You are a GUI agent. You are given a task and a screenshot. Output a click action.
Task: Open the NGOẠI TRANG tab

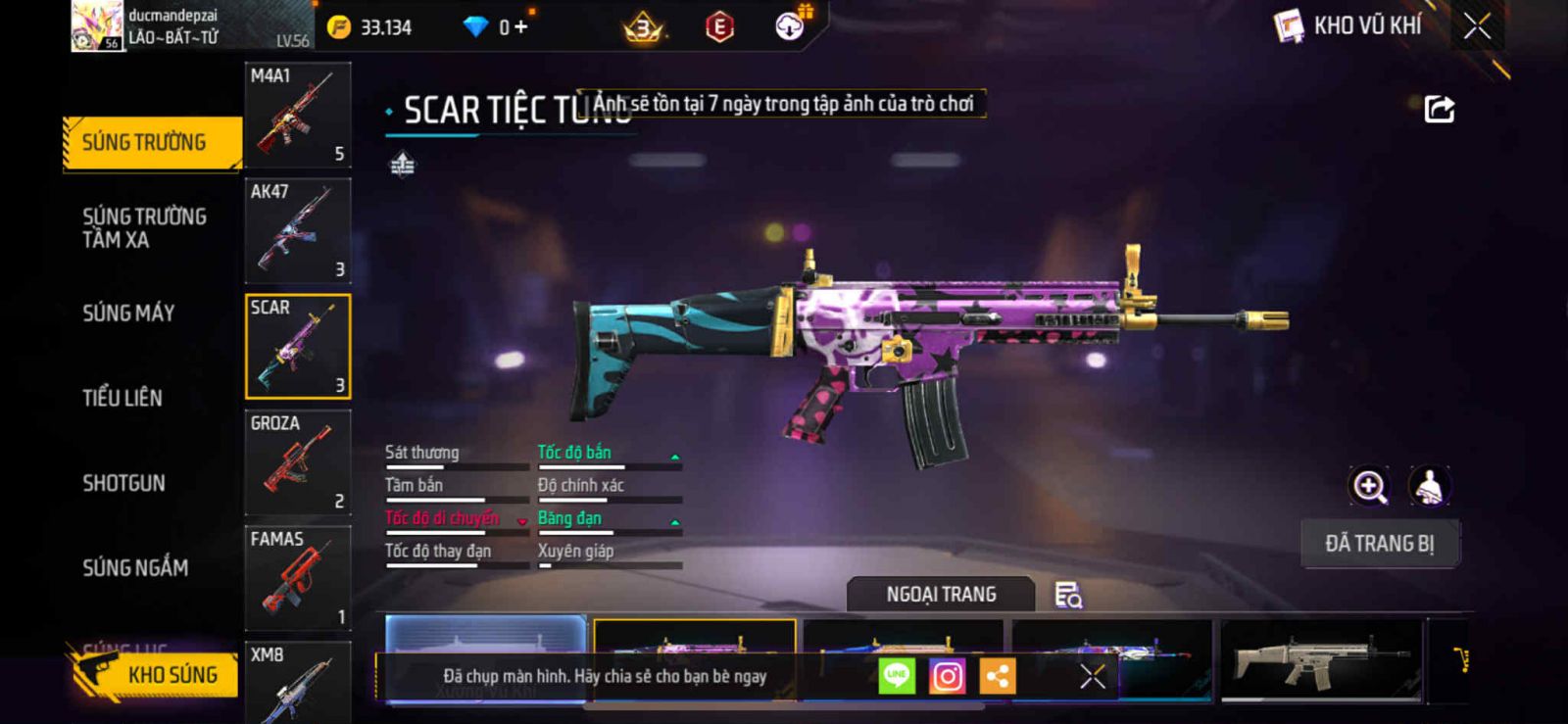[x=941, y=595]
